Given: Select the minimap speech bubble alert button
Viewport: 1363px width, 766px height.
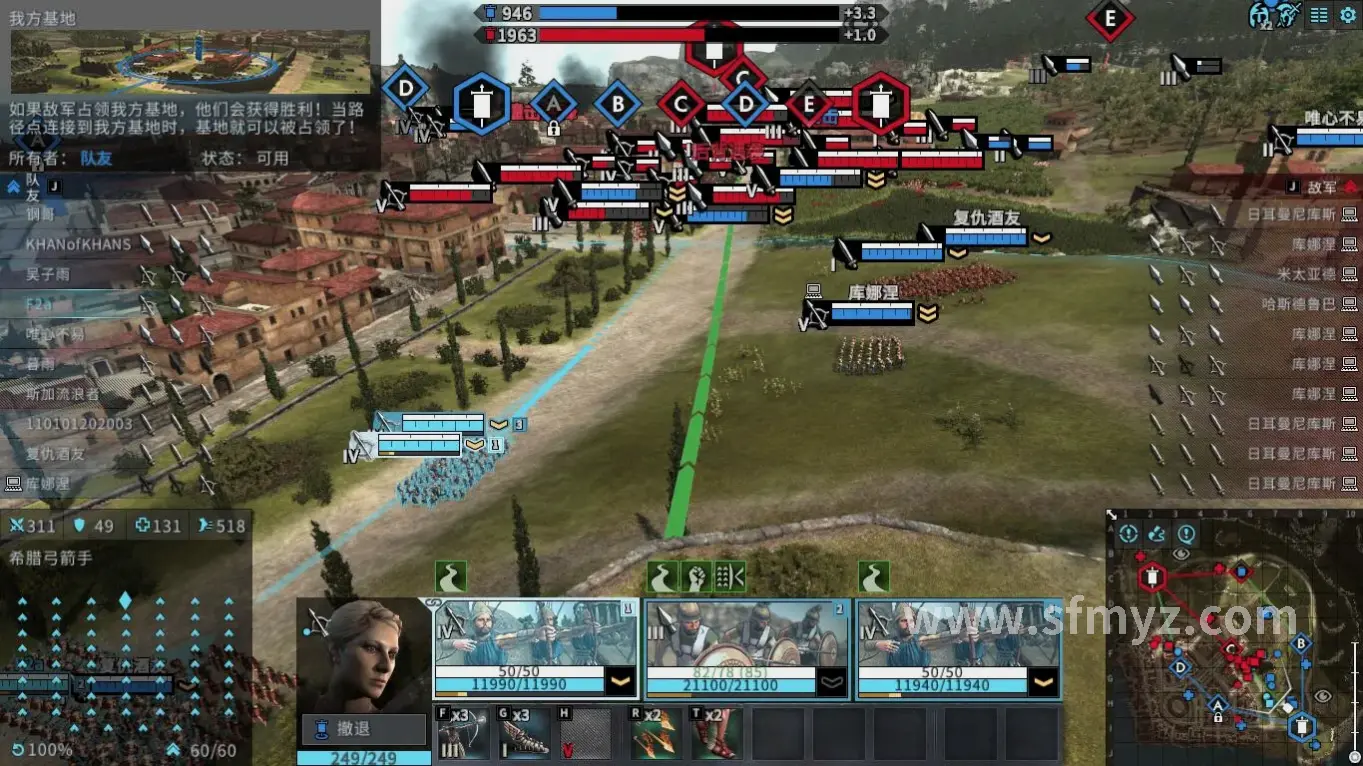Looking at the screenshot, I should (1186, 534).
